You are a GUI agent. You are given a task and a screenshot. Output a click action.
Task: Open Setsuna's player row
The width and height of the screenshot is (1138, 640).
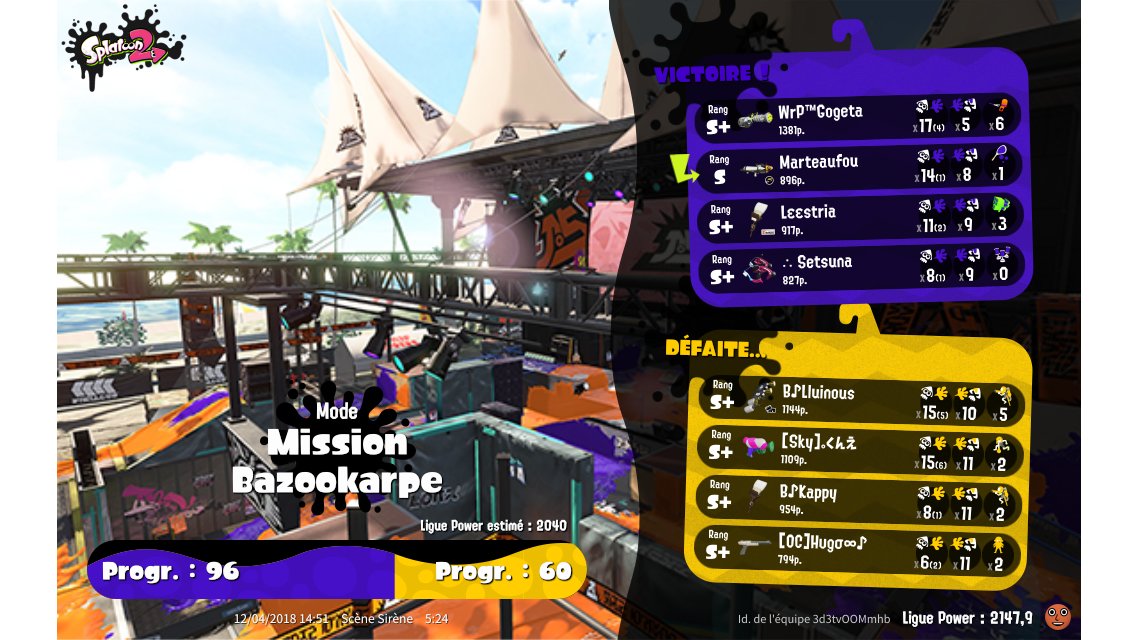click(x=860, y=267)
